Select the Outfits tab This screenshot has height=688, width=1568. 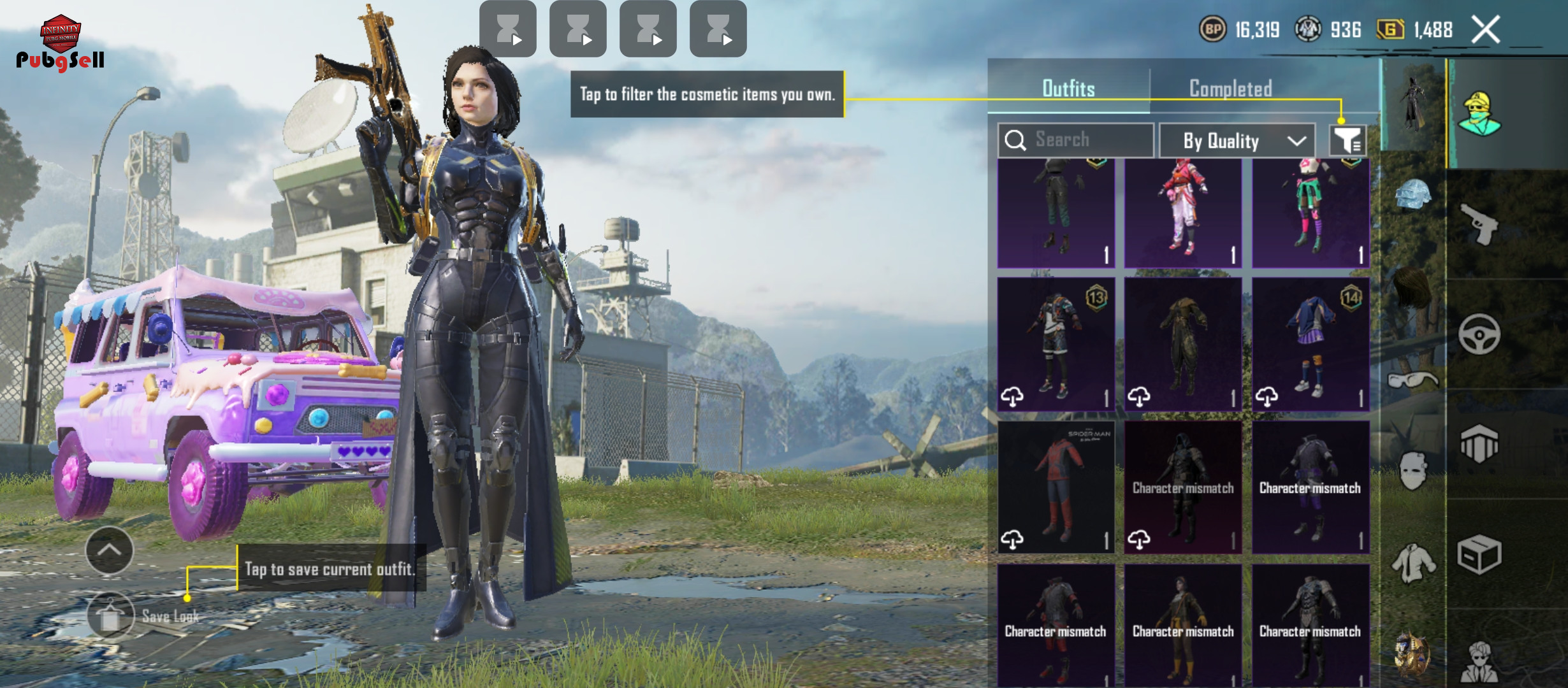(1068, 89)
